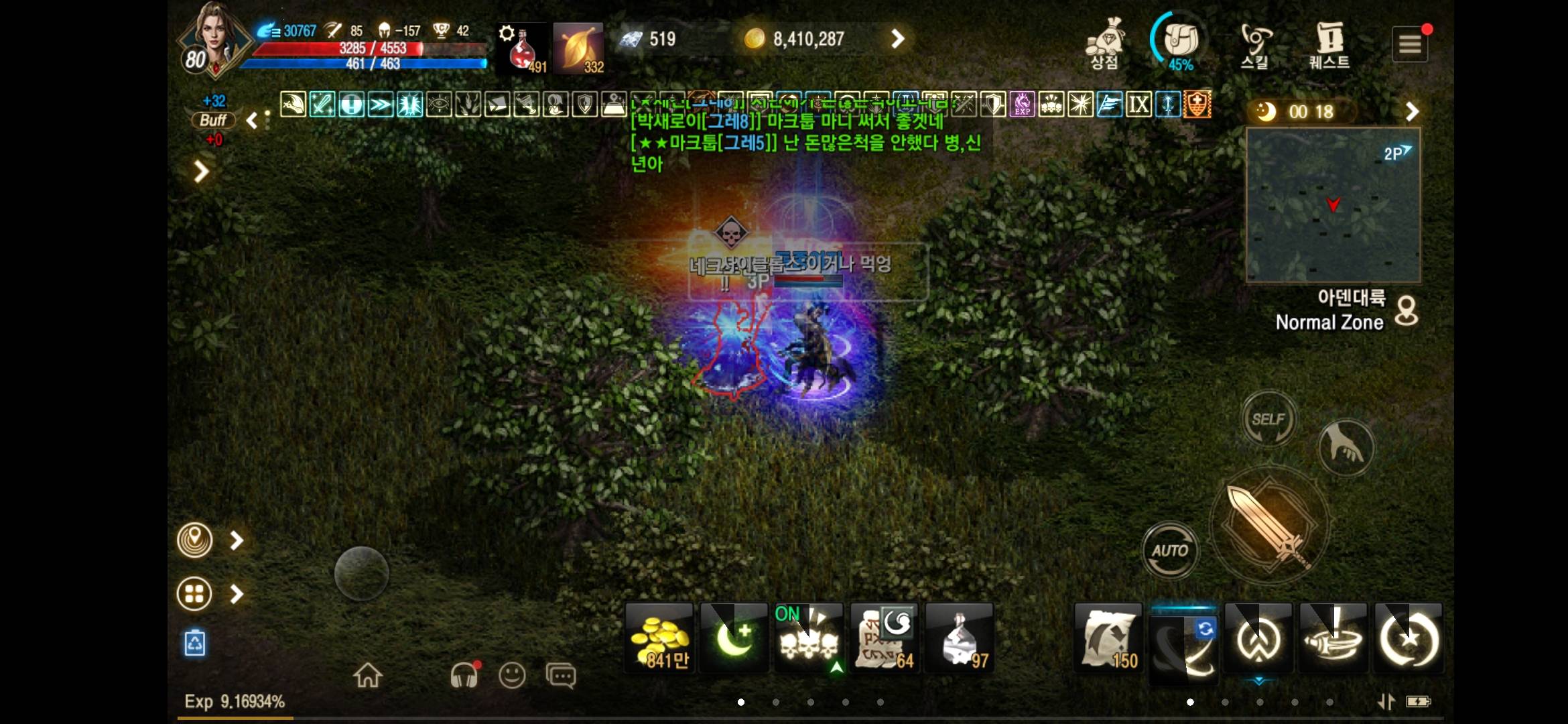Screen dimensions: 1568x724
Task: Open the chevron next to the gold counter
Action: pos(898,38)
